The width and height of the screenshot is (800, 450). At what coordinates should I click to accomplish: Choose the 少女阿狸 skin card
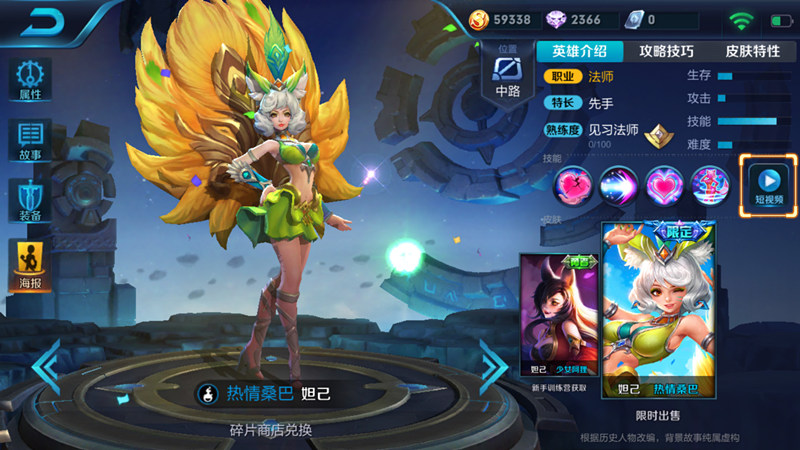558,322
